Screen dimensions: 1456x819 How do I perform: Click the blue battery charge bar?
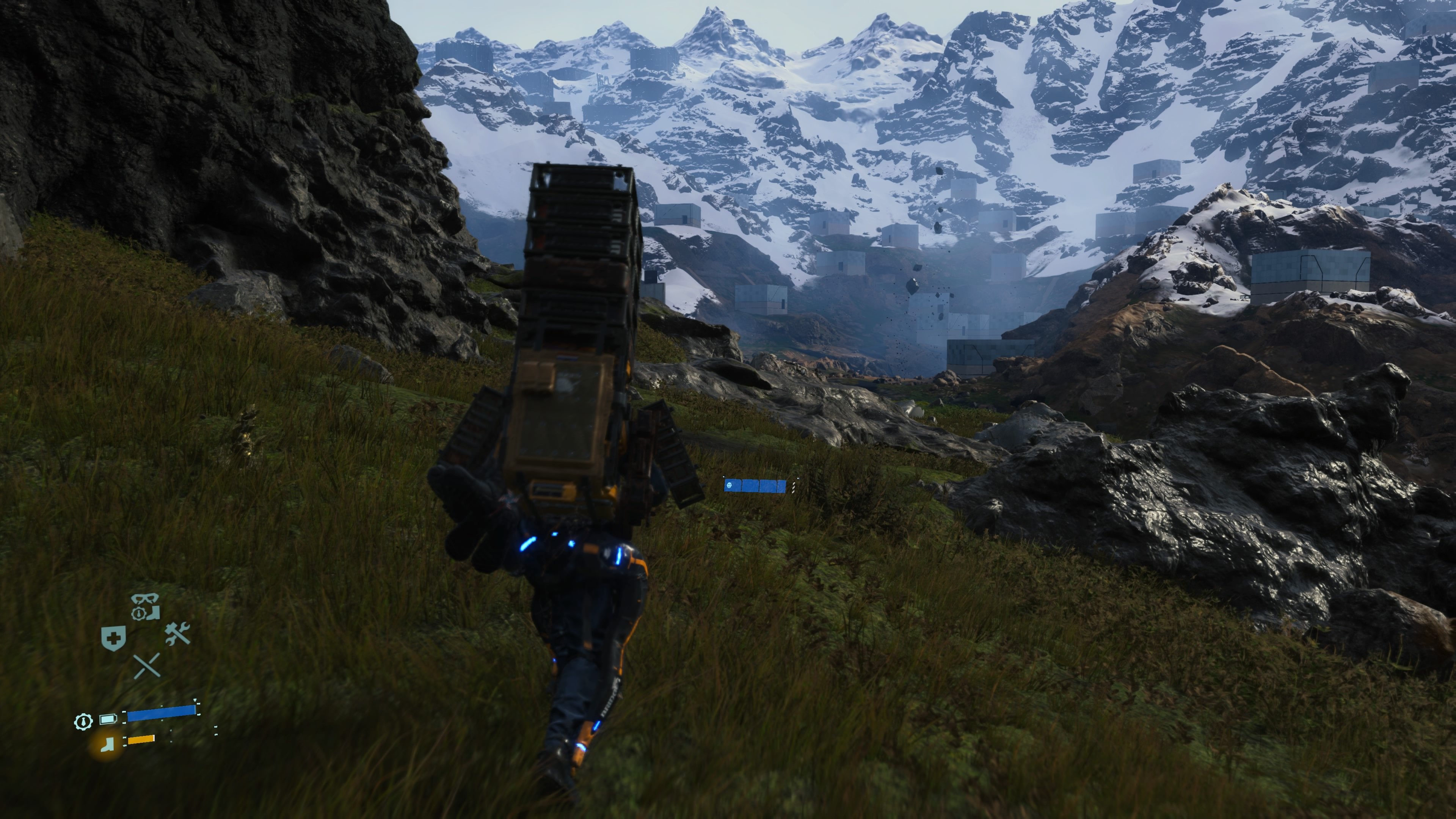(160, 714)
